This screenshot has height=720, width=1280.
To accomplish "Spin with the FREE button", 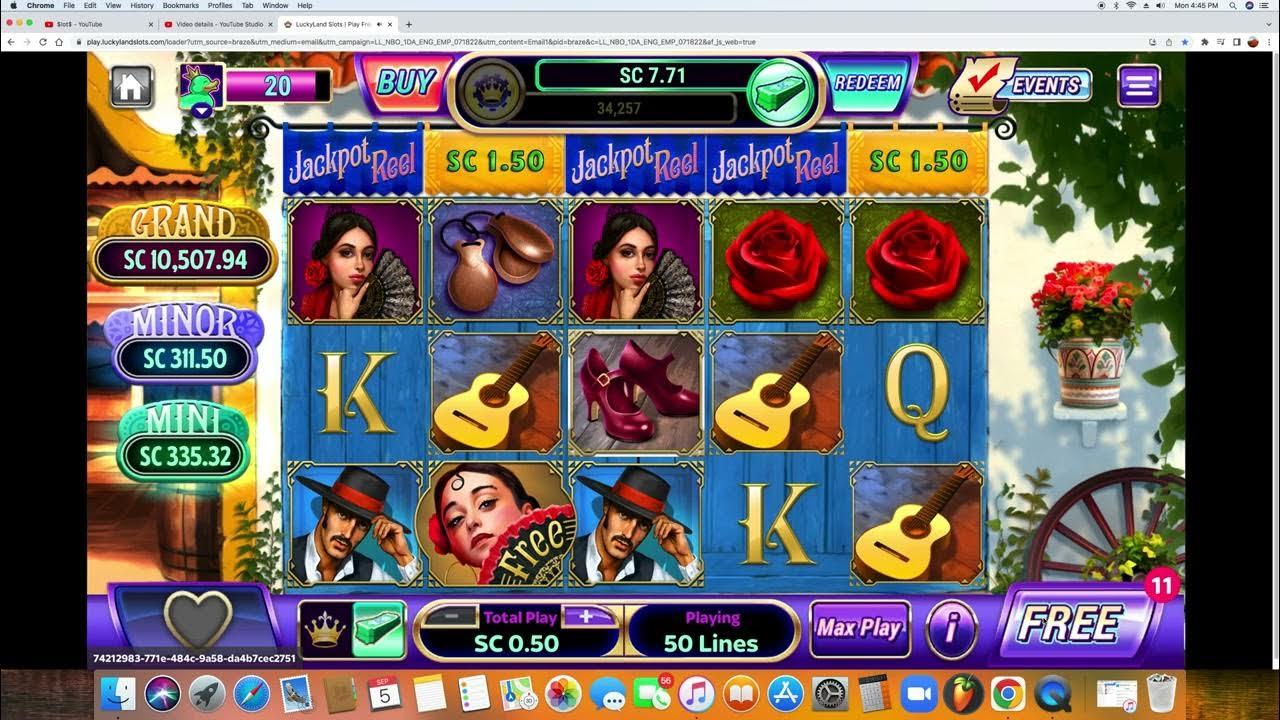I will pyautogui.click(x=1070, y=624).
